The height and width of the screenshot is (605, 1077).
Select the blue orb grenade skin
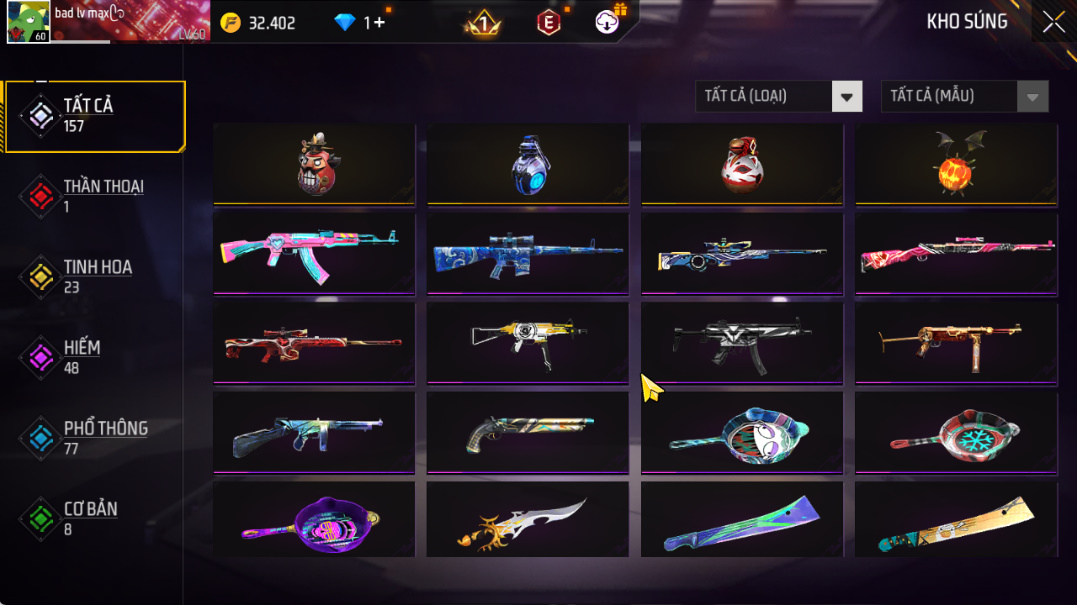(528, 165)
